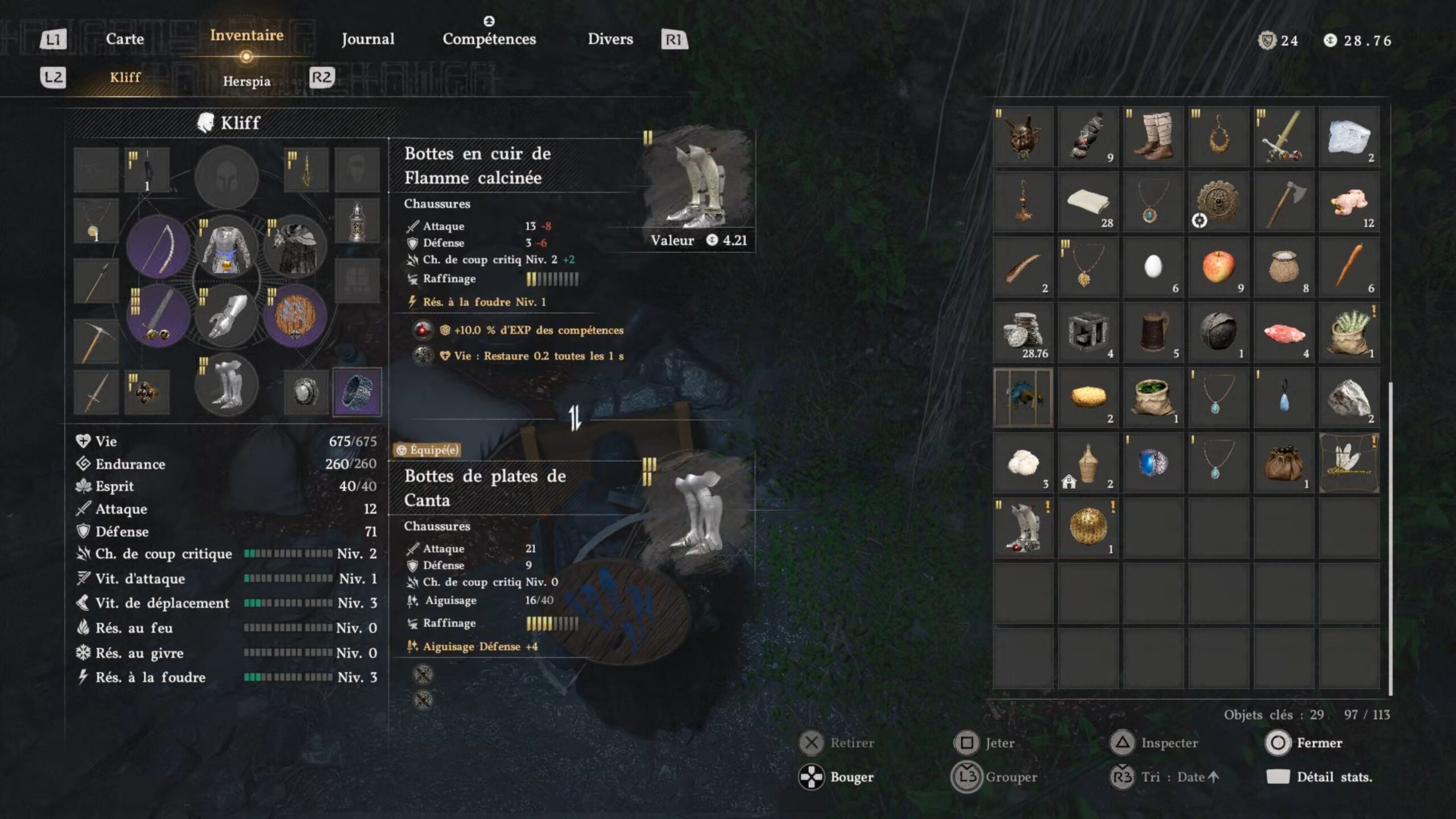The image size is (1456, 819).
Task: Open the Compétences tab
Action: (489, 39)
